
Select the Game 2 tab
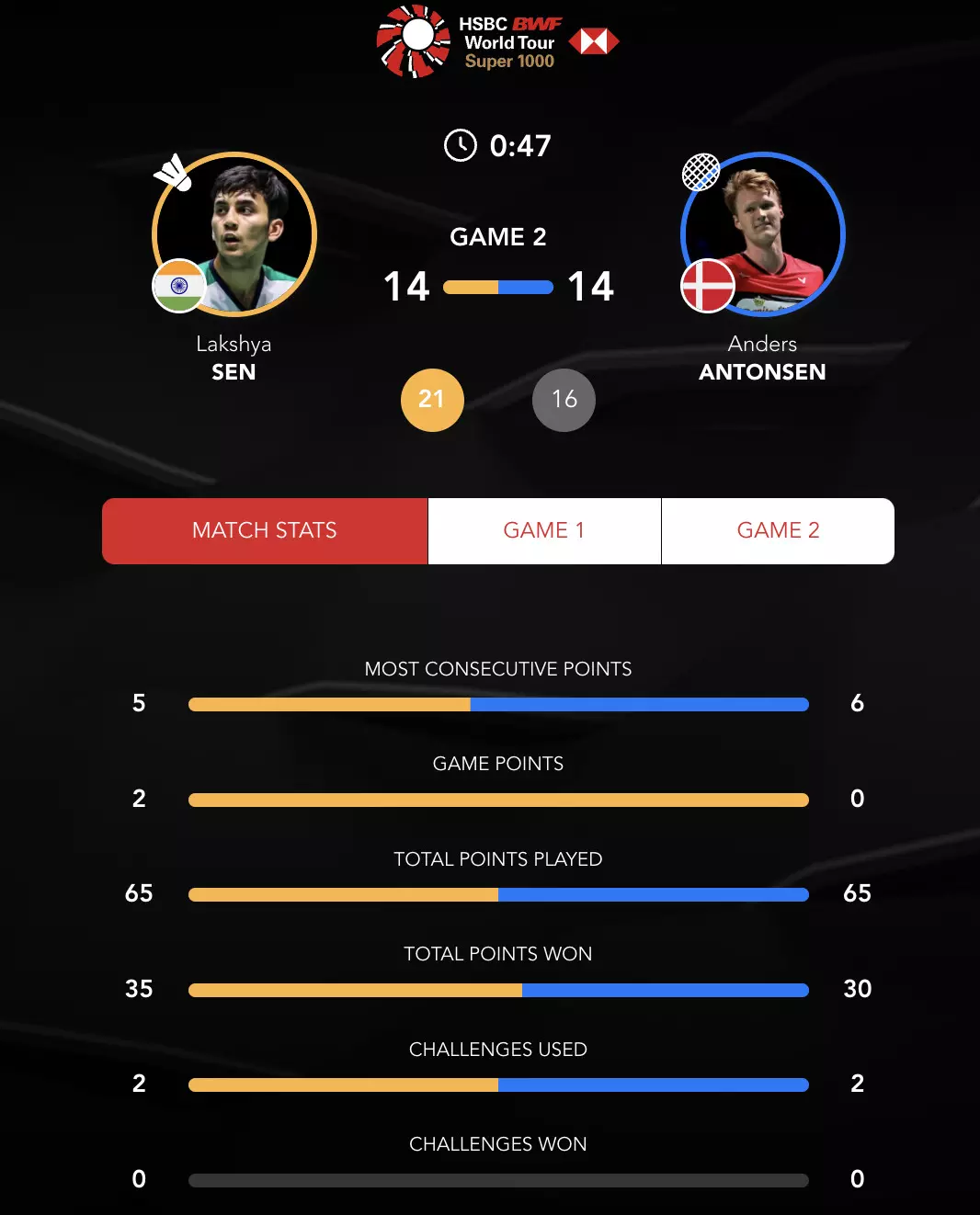click(x=778, y=530)
